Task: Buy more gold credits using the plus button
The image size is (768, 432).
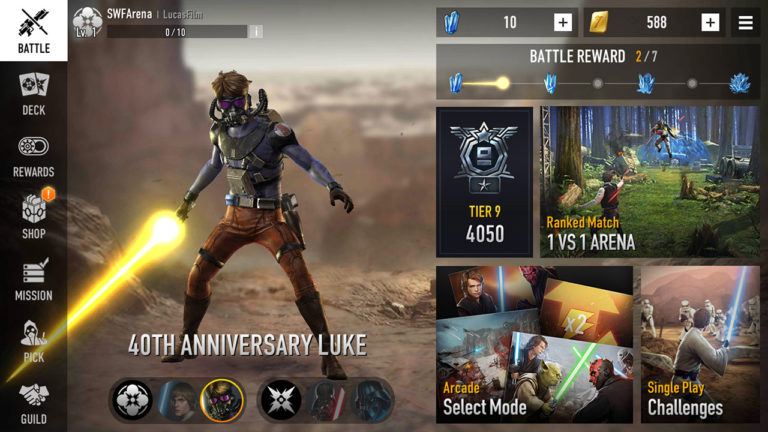Action: point(710,22)
